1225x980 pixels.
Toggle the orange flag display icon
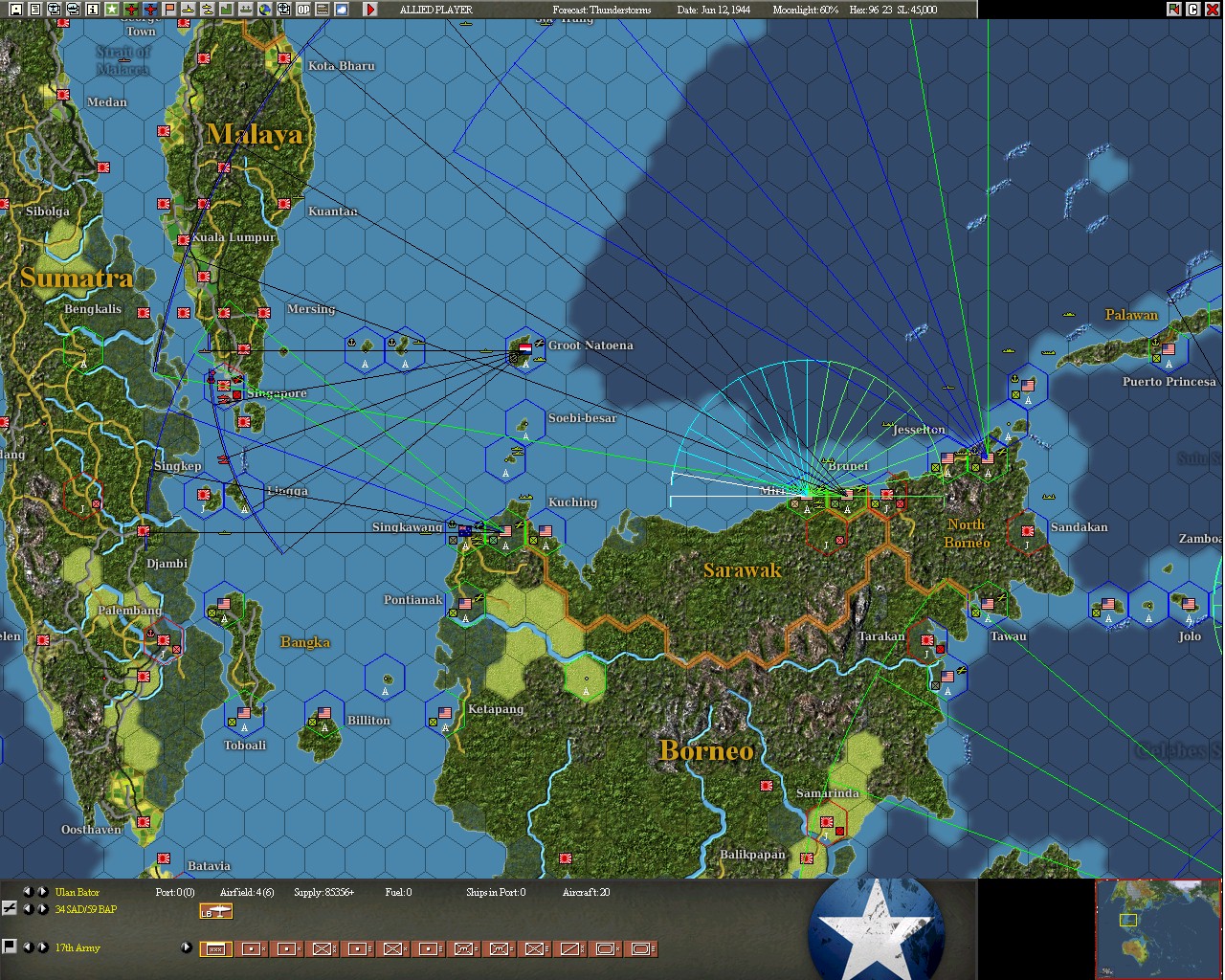pos(167,10)
